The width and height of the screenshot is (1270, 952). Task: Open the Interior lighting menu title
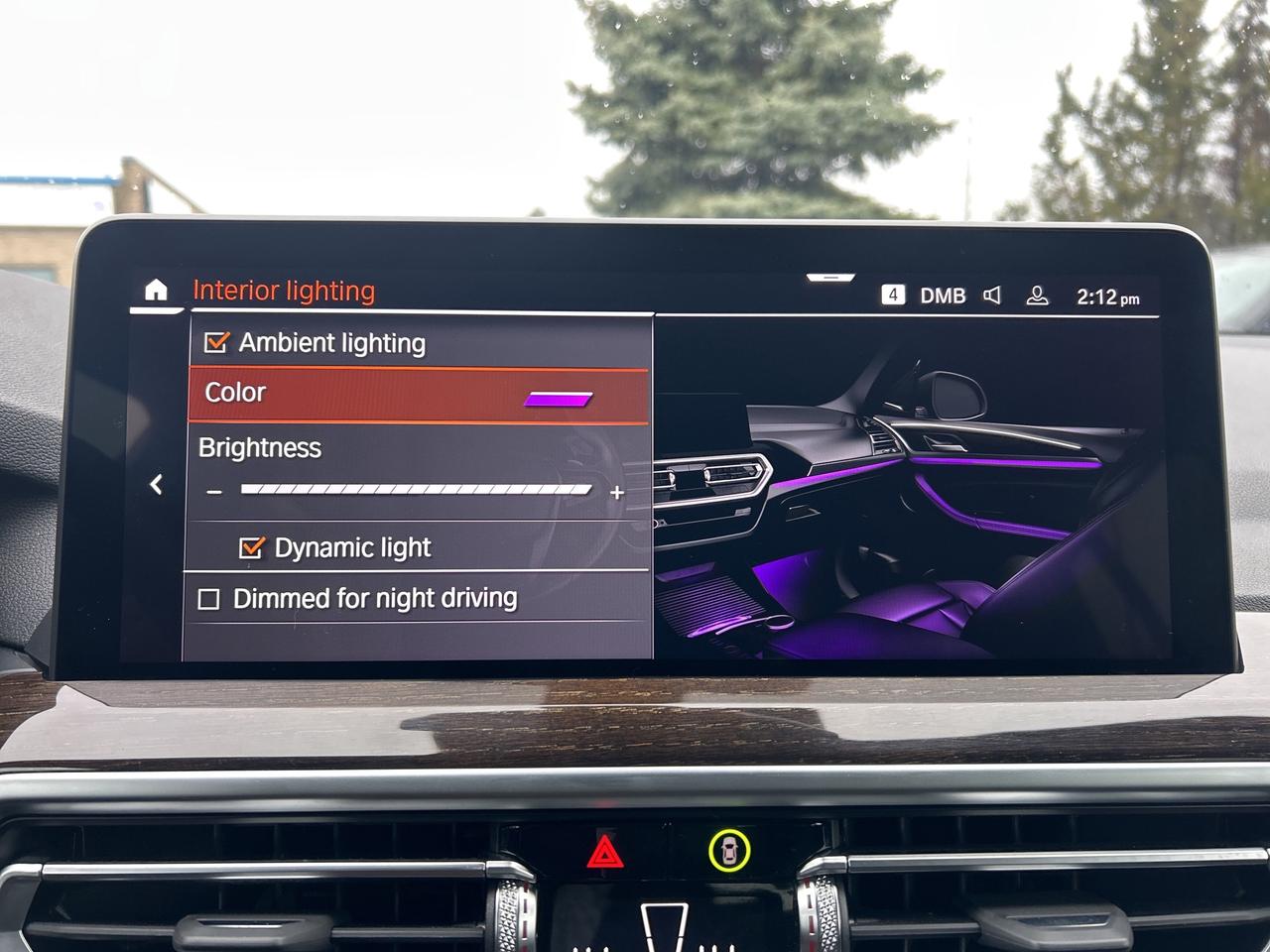pos(285,291)
